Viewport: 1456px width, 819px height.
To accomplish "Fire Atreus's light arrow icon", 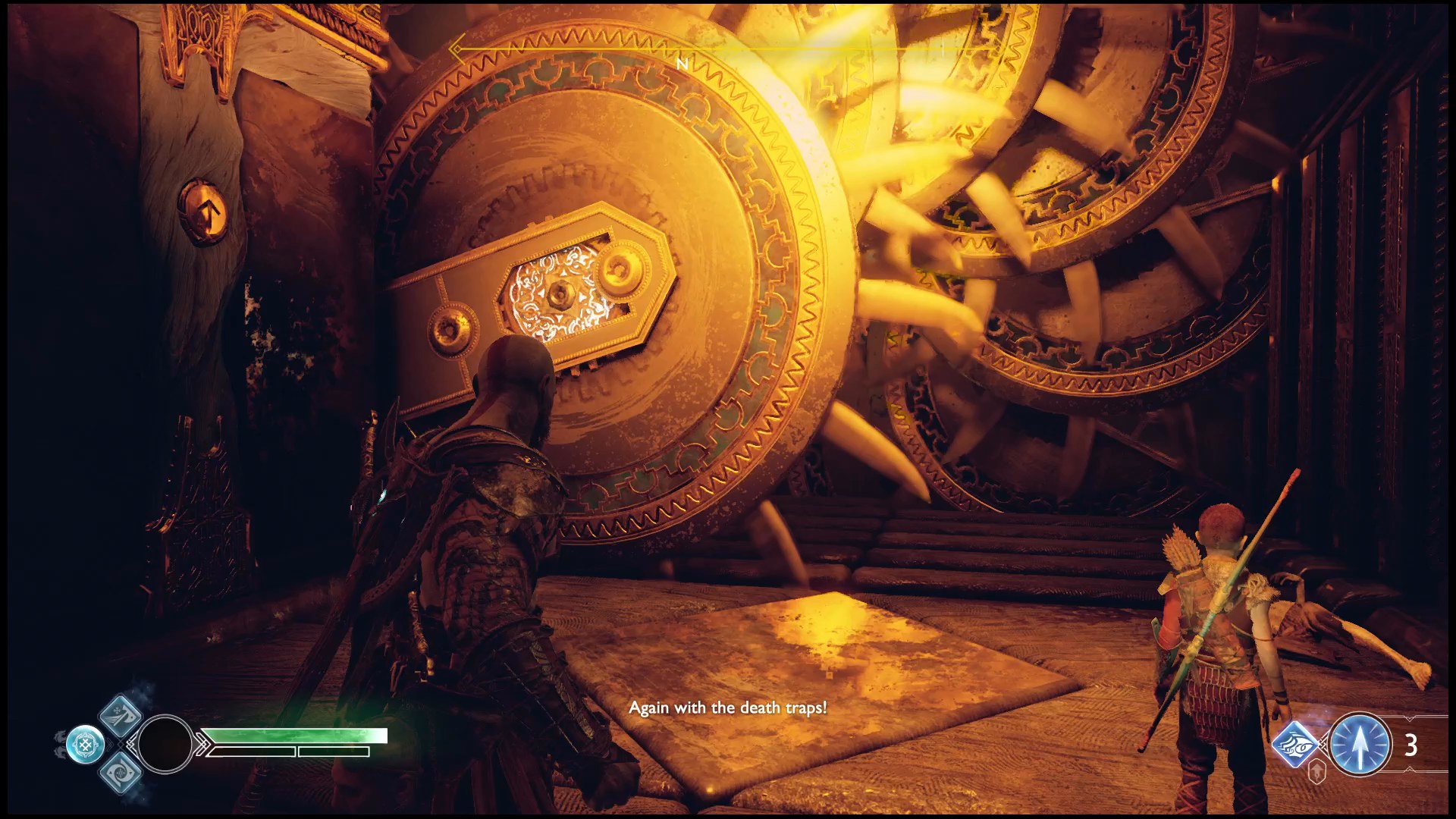I will 1360,745.
